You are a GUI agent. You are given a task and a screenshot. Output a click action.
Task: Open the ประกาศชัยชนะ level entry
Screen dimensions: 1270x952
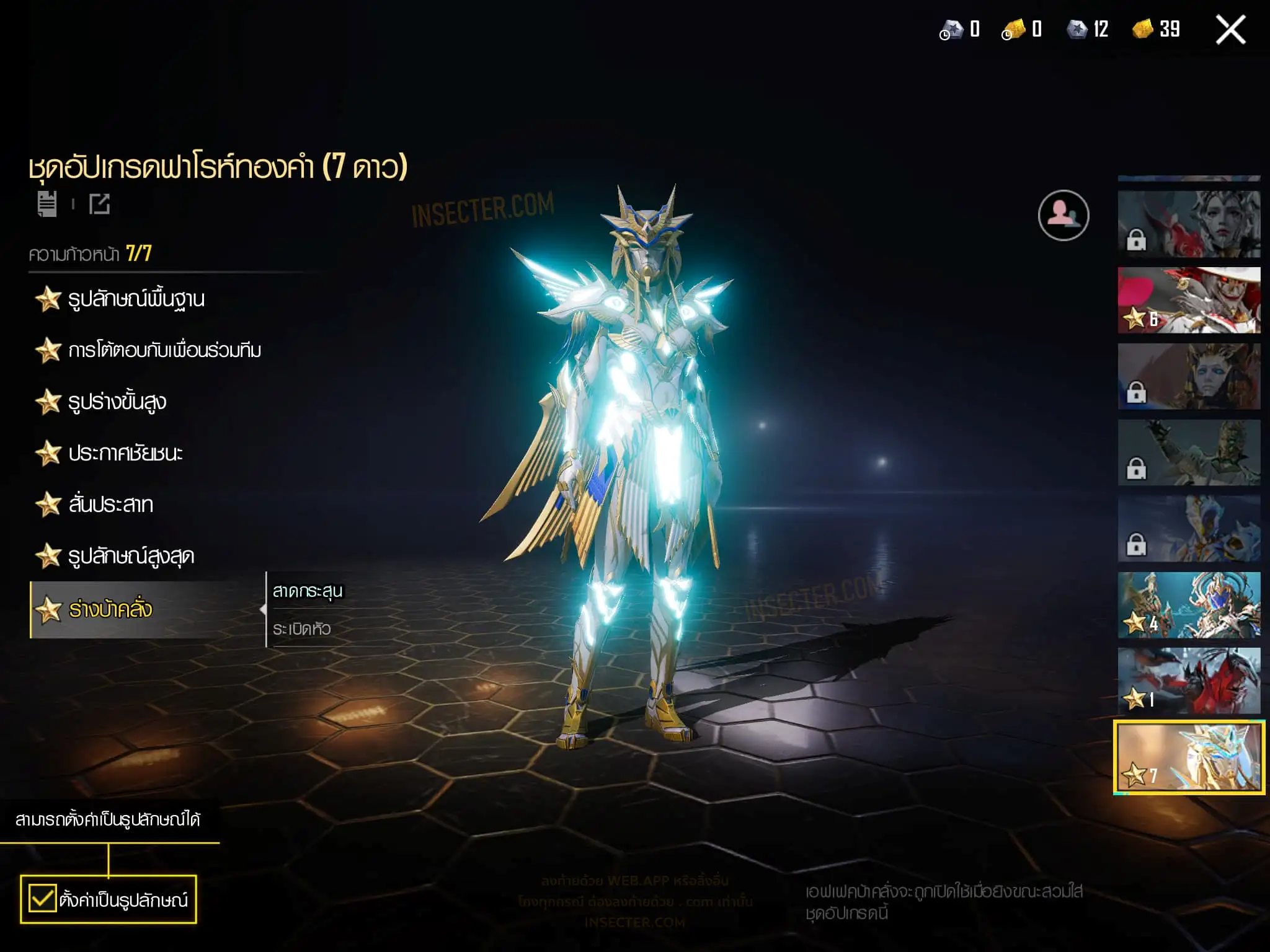click(125, 454)
